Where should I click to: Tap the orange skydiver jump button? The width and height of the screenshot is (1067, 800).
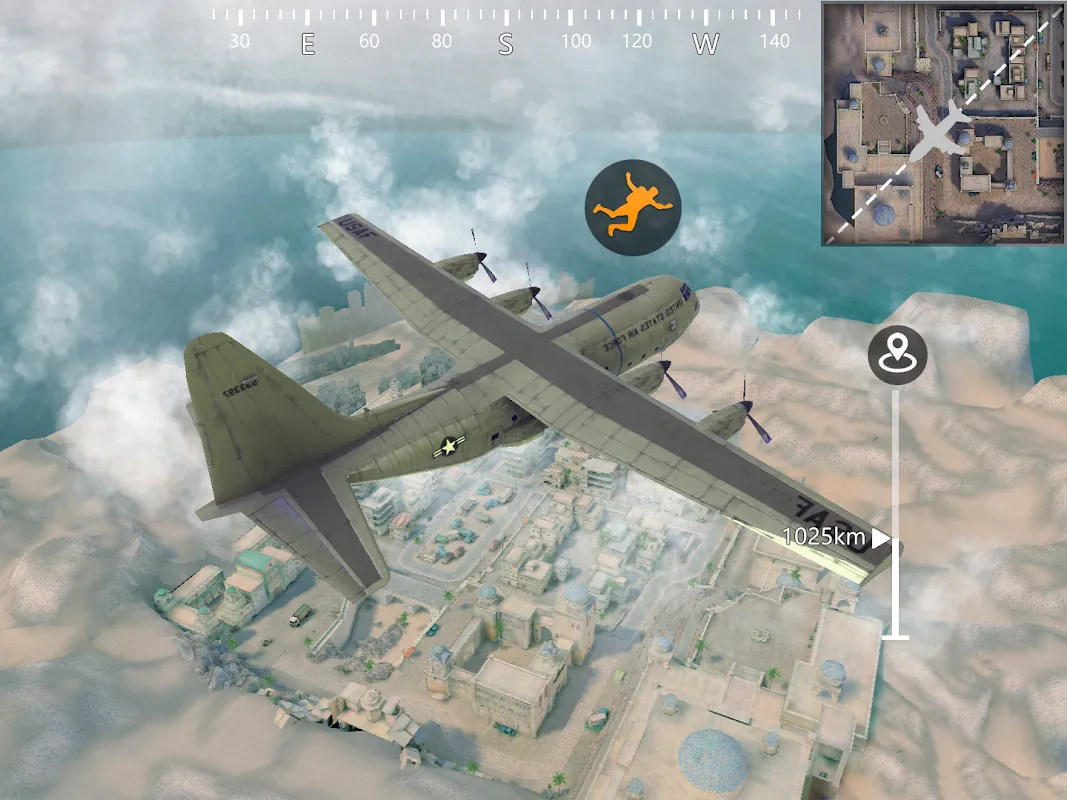pos(632,207)
